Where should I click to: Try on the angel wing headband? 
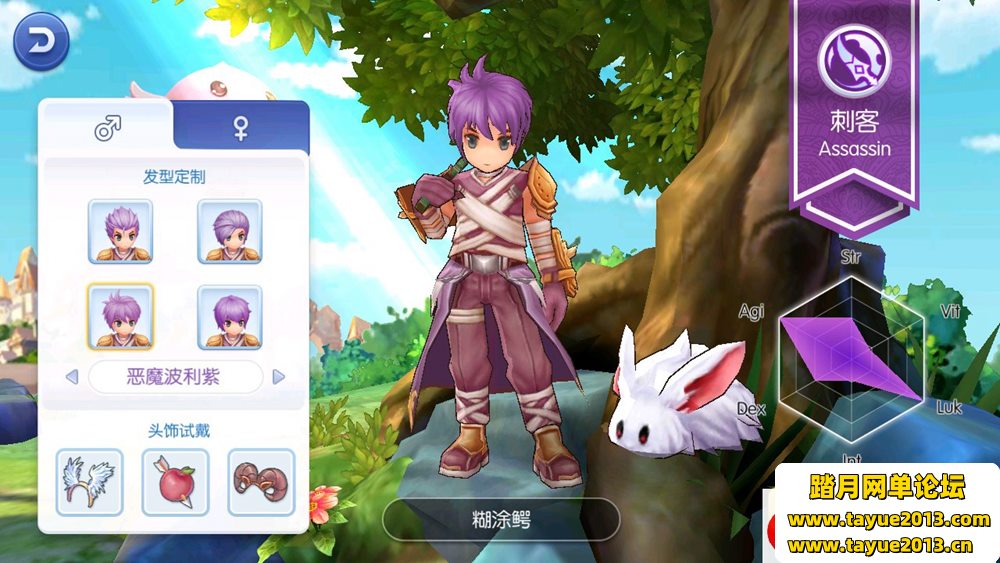click(x=89, y=481)
